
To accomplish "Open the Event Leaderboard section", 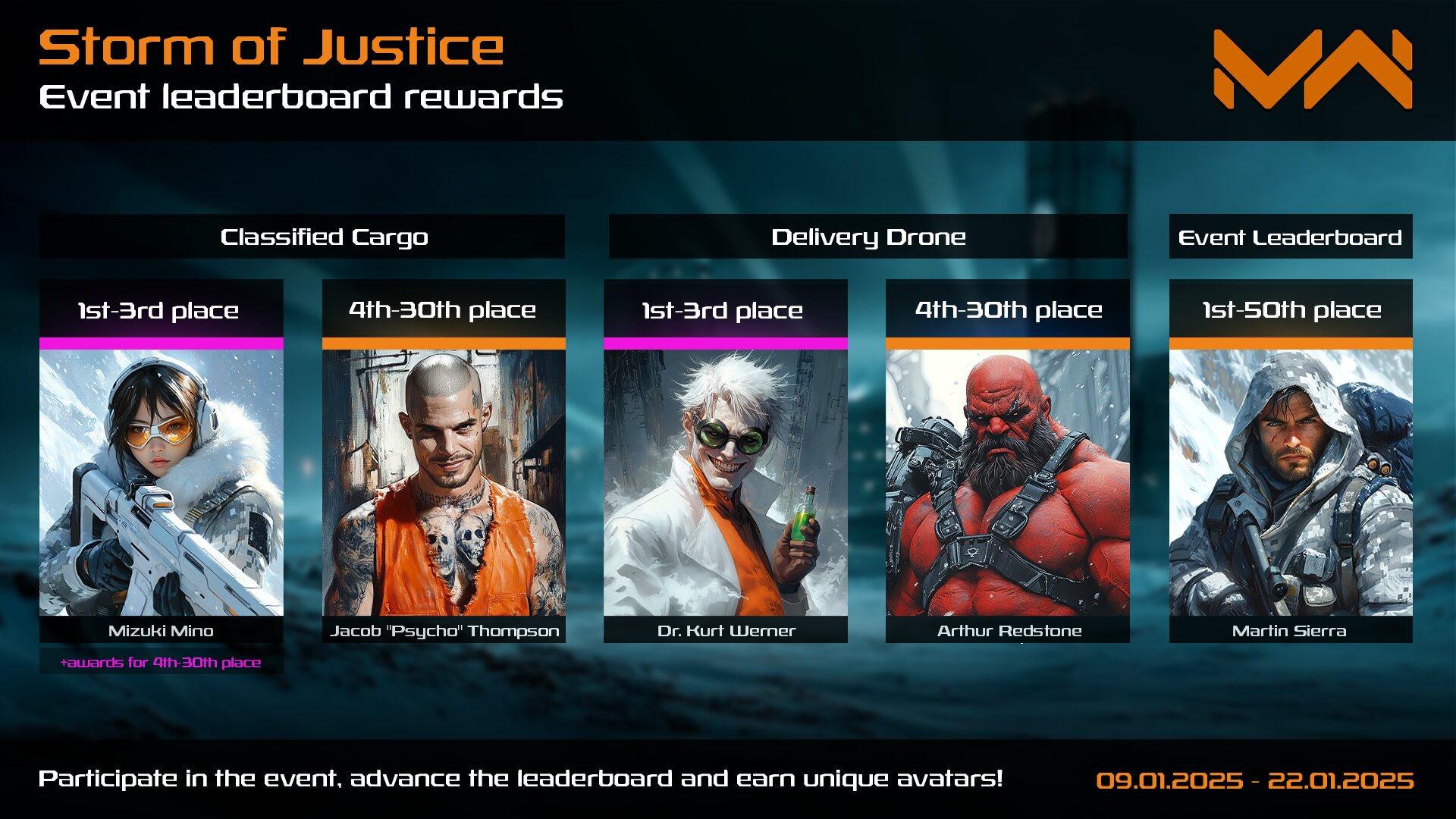I will tap(1290, 237).
